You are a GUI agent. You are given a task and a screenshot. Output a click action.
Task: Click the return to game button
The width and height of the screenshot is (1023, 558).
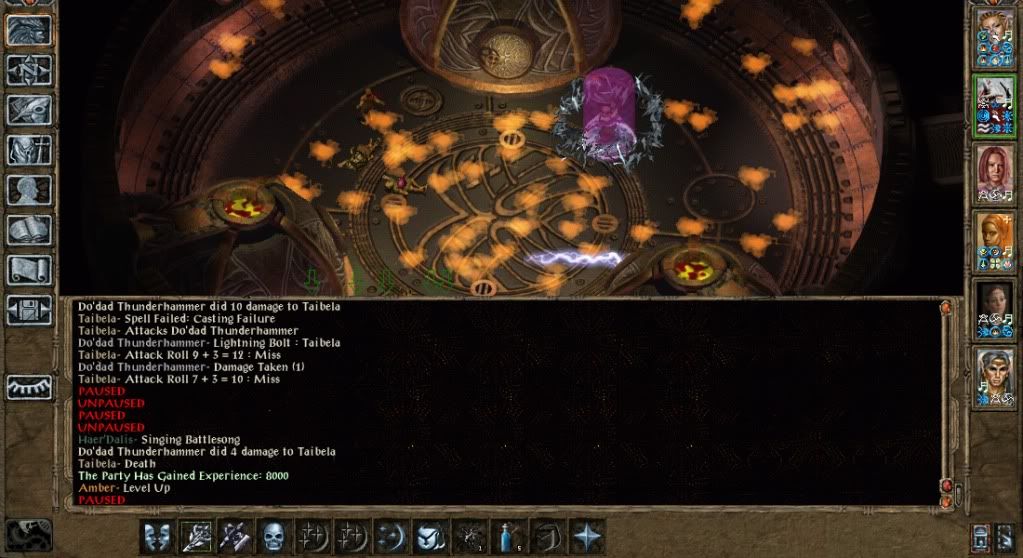[28, 30]
